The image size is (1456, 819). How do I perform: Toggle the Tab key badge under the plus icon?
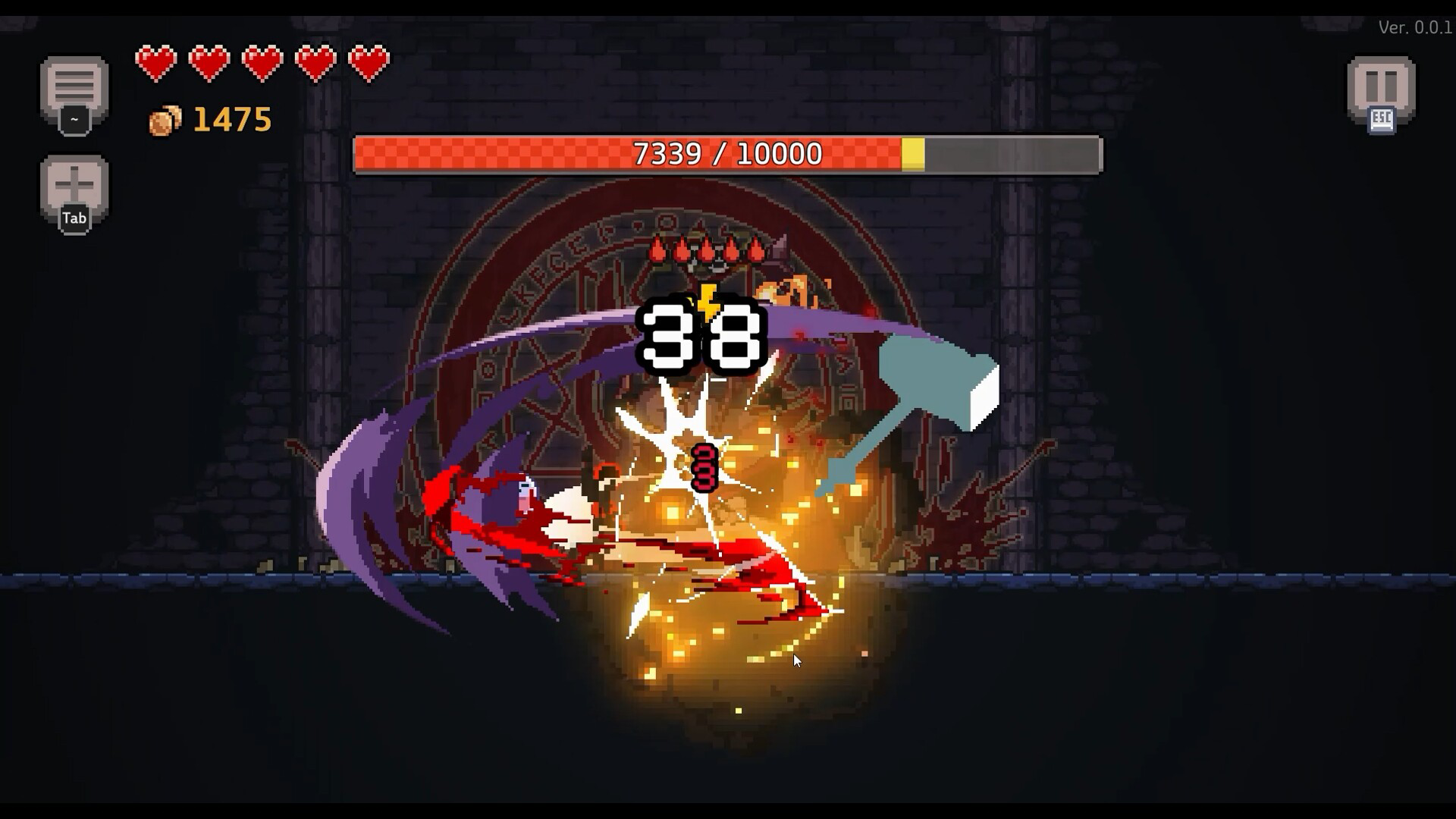pos(74,218)
